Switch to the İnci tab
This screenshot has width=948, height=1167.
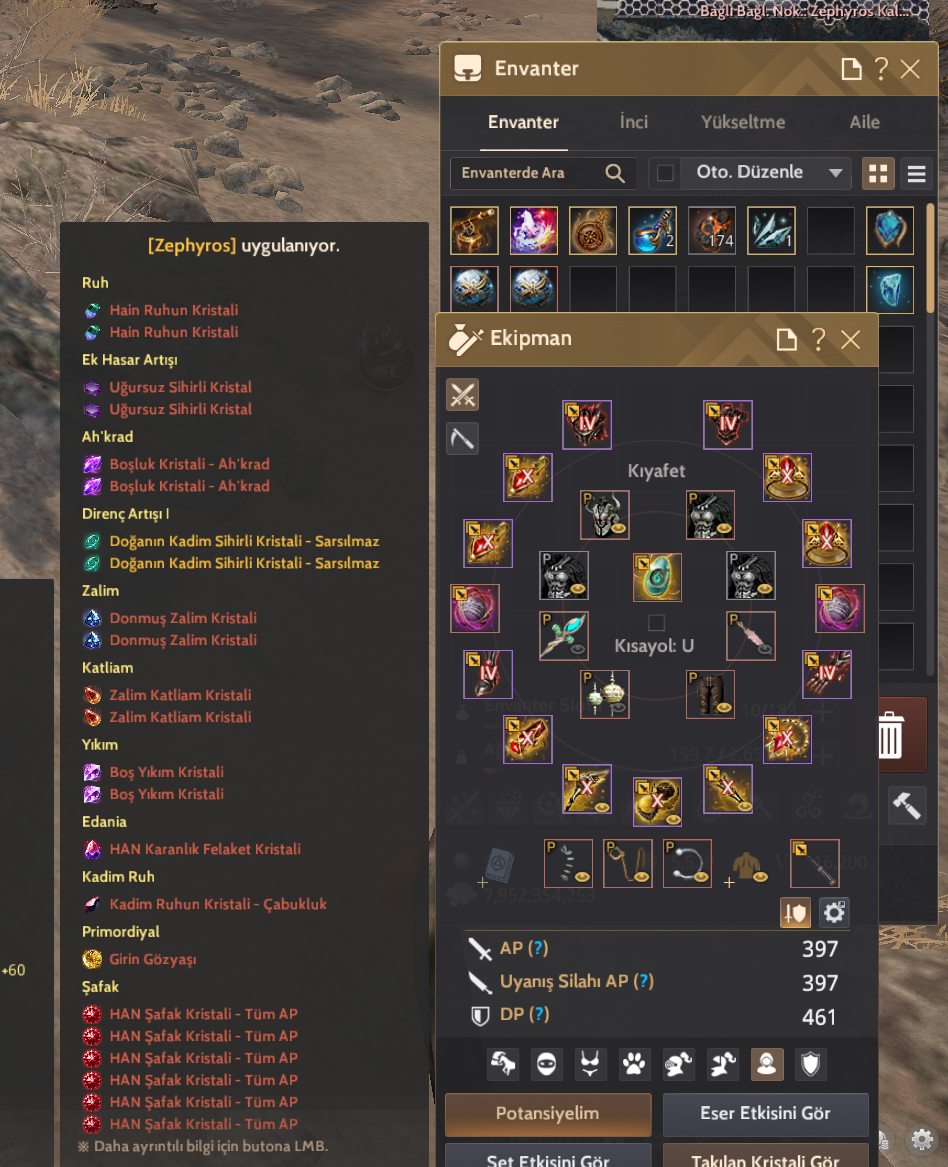[634, 122]
